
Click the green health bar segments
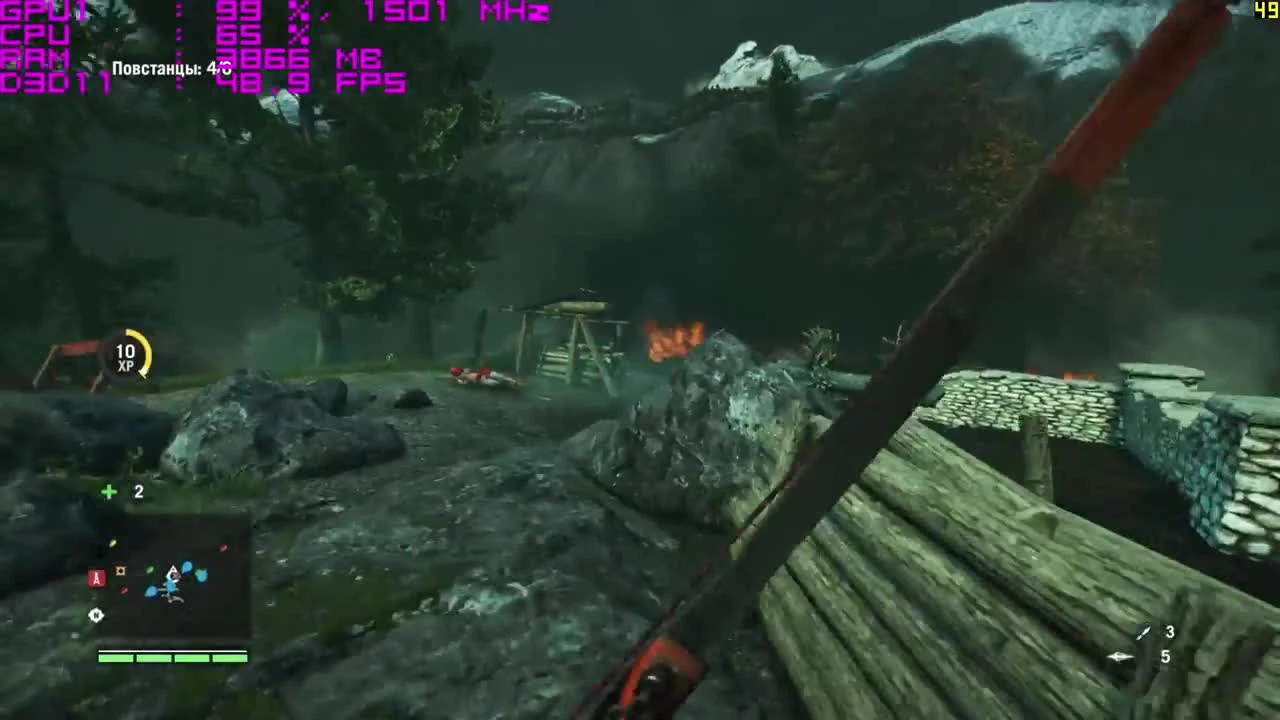click(x=172, y=657)
